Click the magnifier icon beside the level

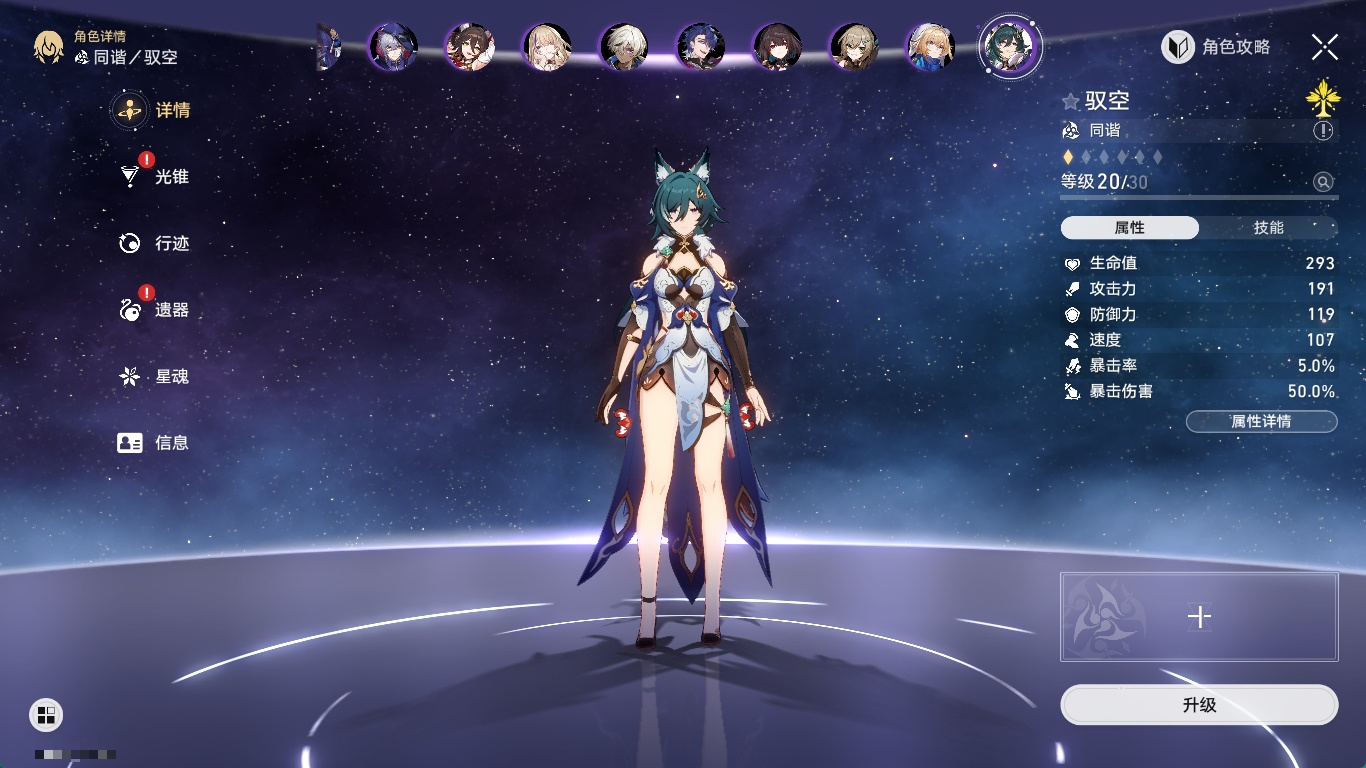1323,182
